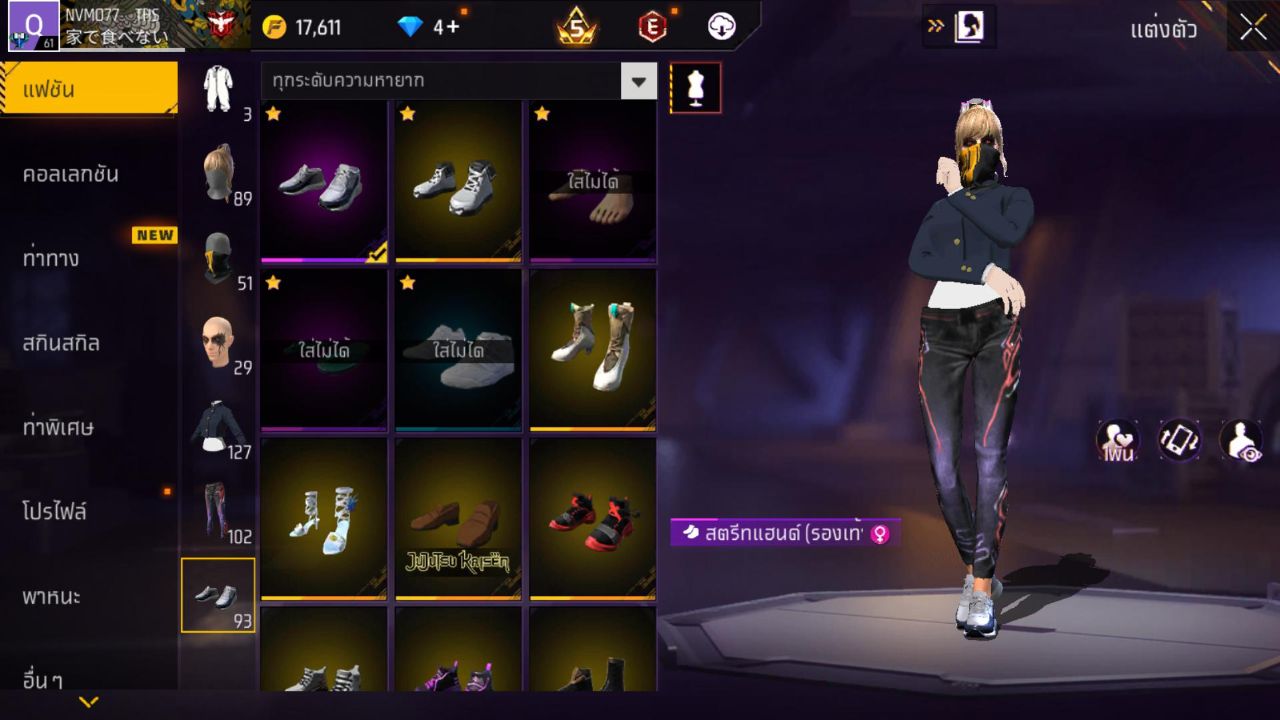Expand the yellow arrow below อื่นๆ in sidebar
This screenshot has width=1280, height=720.
(88, 703)
